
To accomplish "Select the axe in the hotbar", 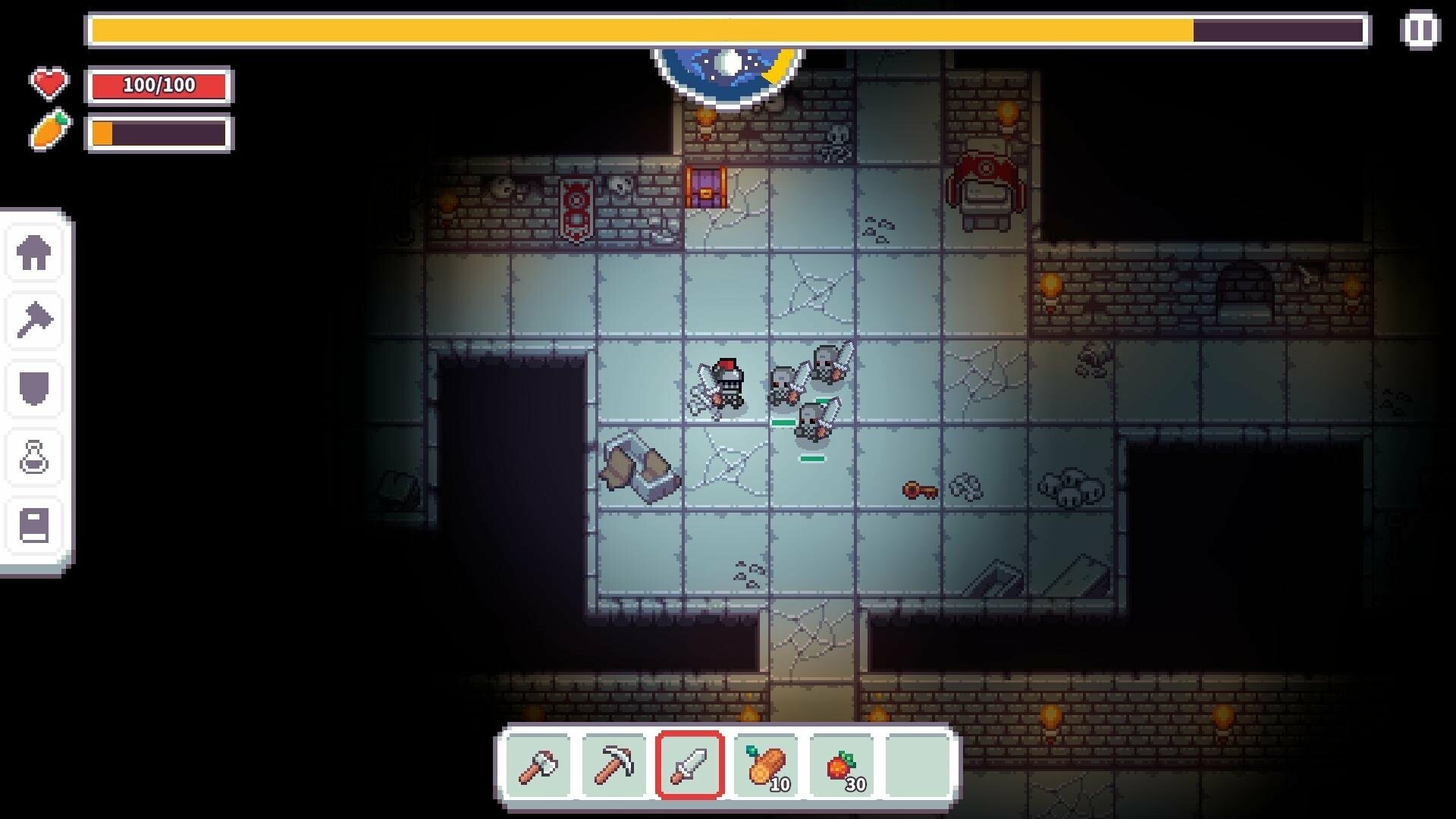I will (540, 765).
